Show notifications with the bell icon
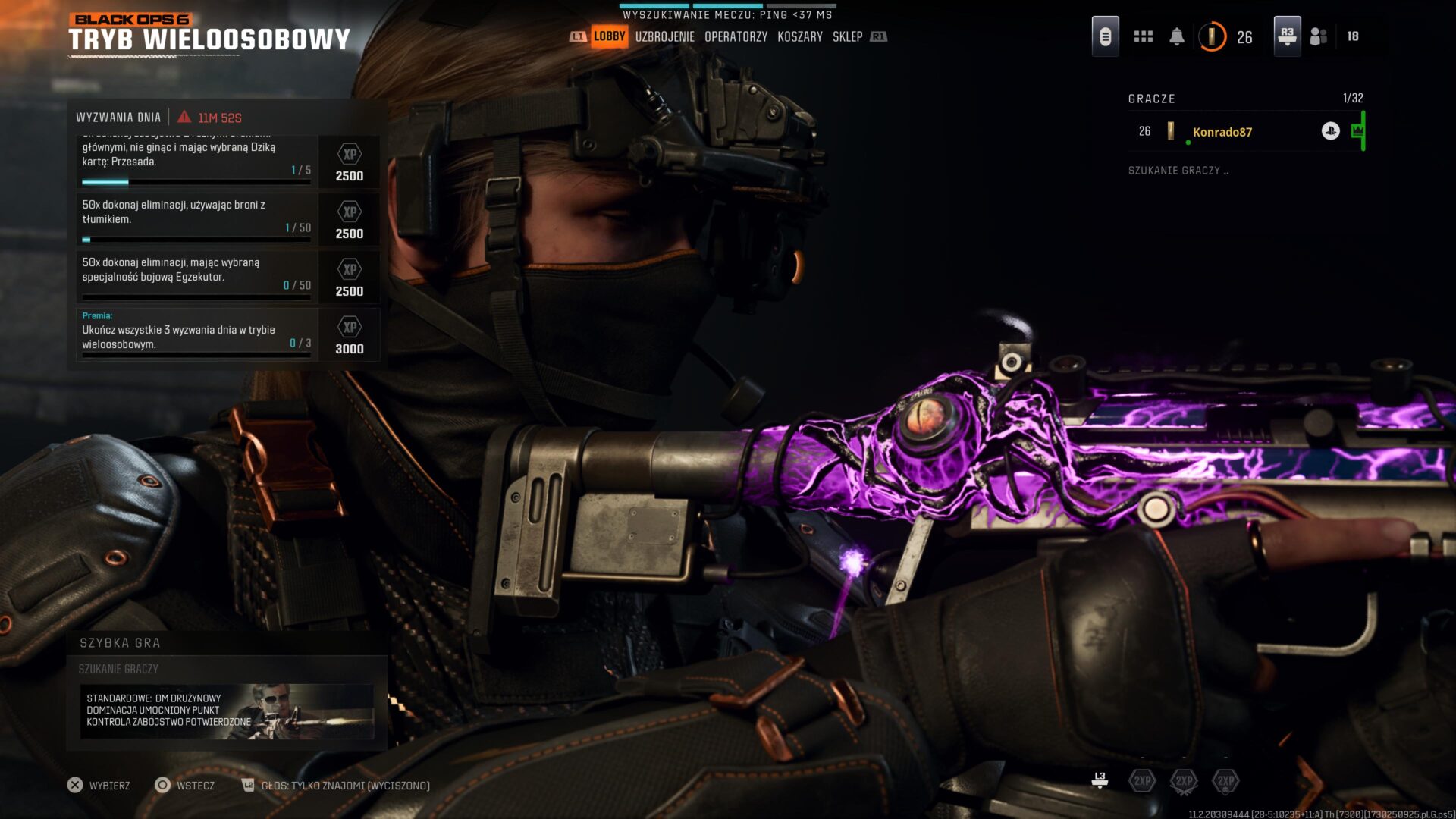Image resolution: width=1456 pixels, height=819 pixels. tap(1176, 36)
